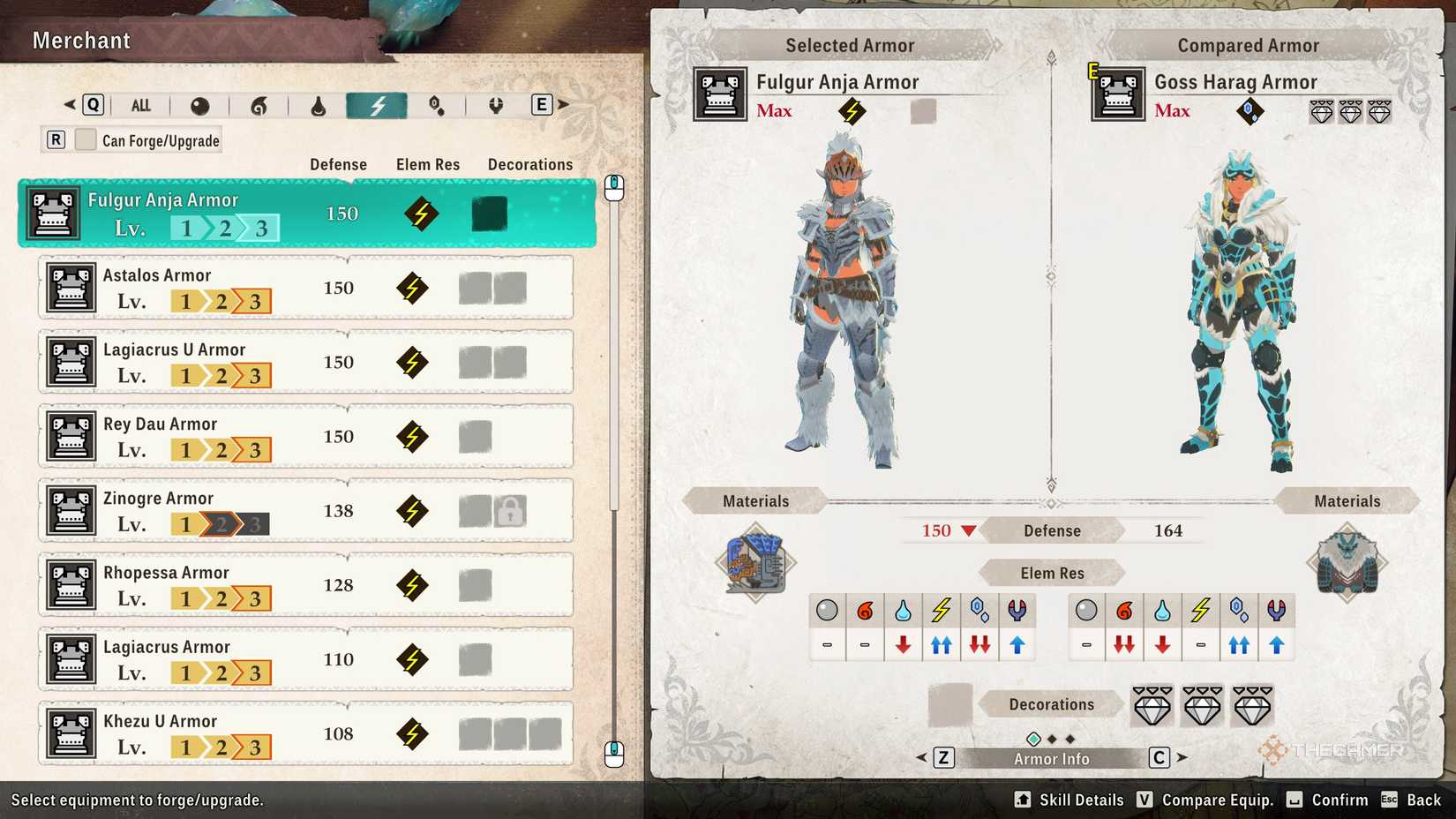1456x819 pixels.
Task: Click the left filter arrow near Q
Action: pos(69,104)
